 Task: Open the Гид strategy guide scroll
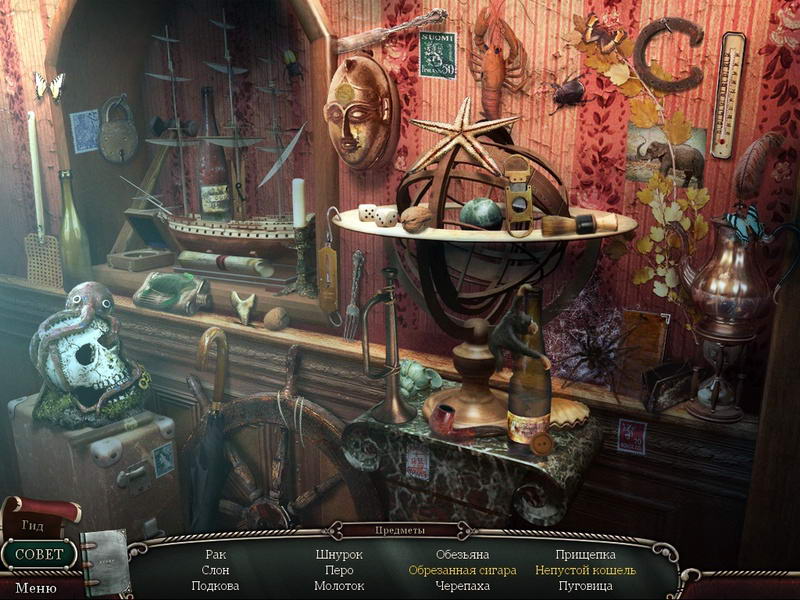point(33,522)
